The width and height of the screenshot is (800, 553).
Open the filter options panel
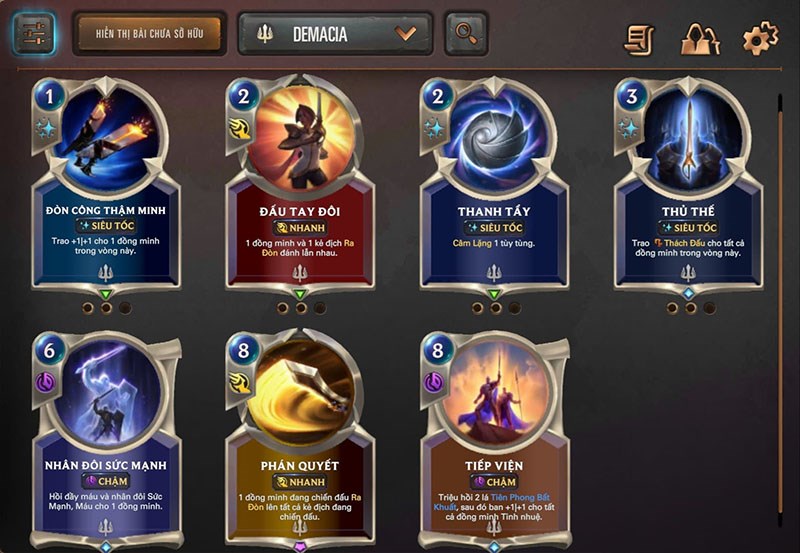tap(34, 34)
